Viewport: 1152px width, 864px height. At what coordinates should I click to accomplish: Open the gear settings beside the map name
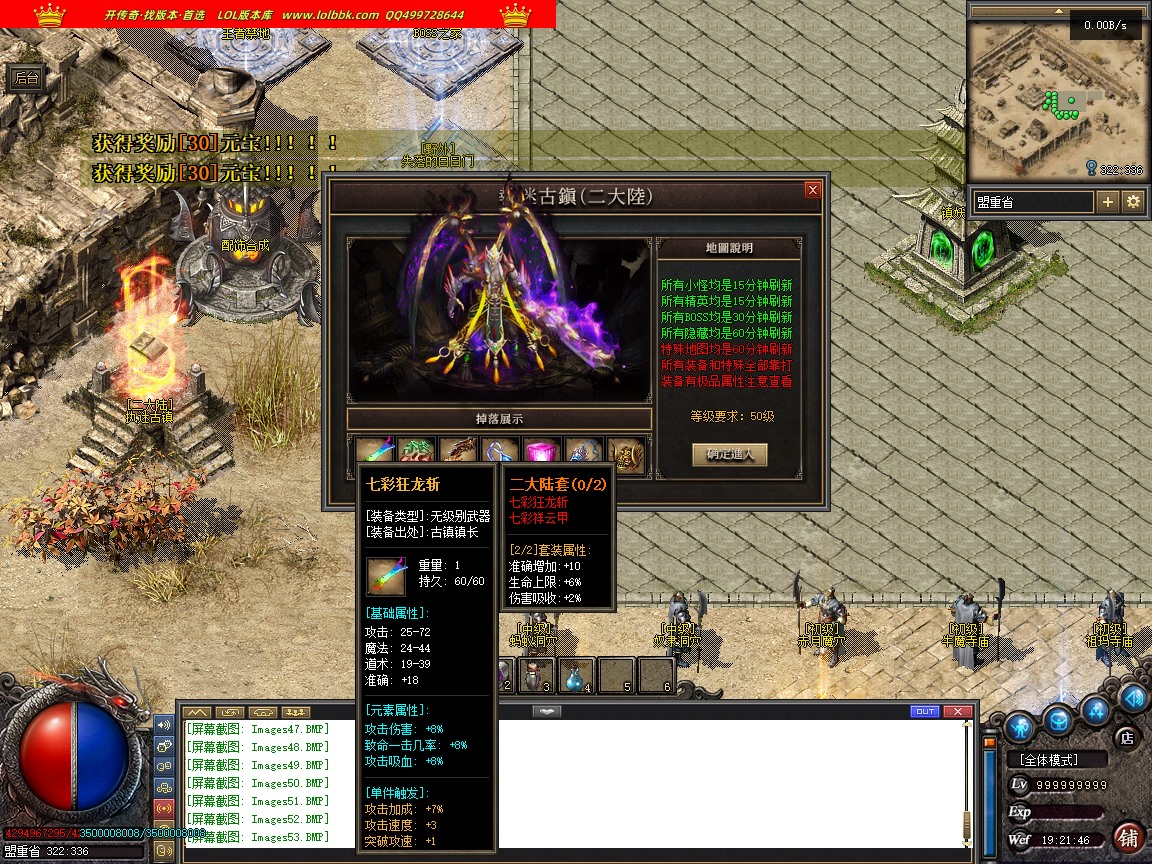[x=1133, y=202]
